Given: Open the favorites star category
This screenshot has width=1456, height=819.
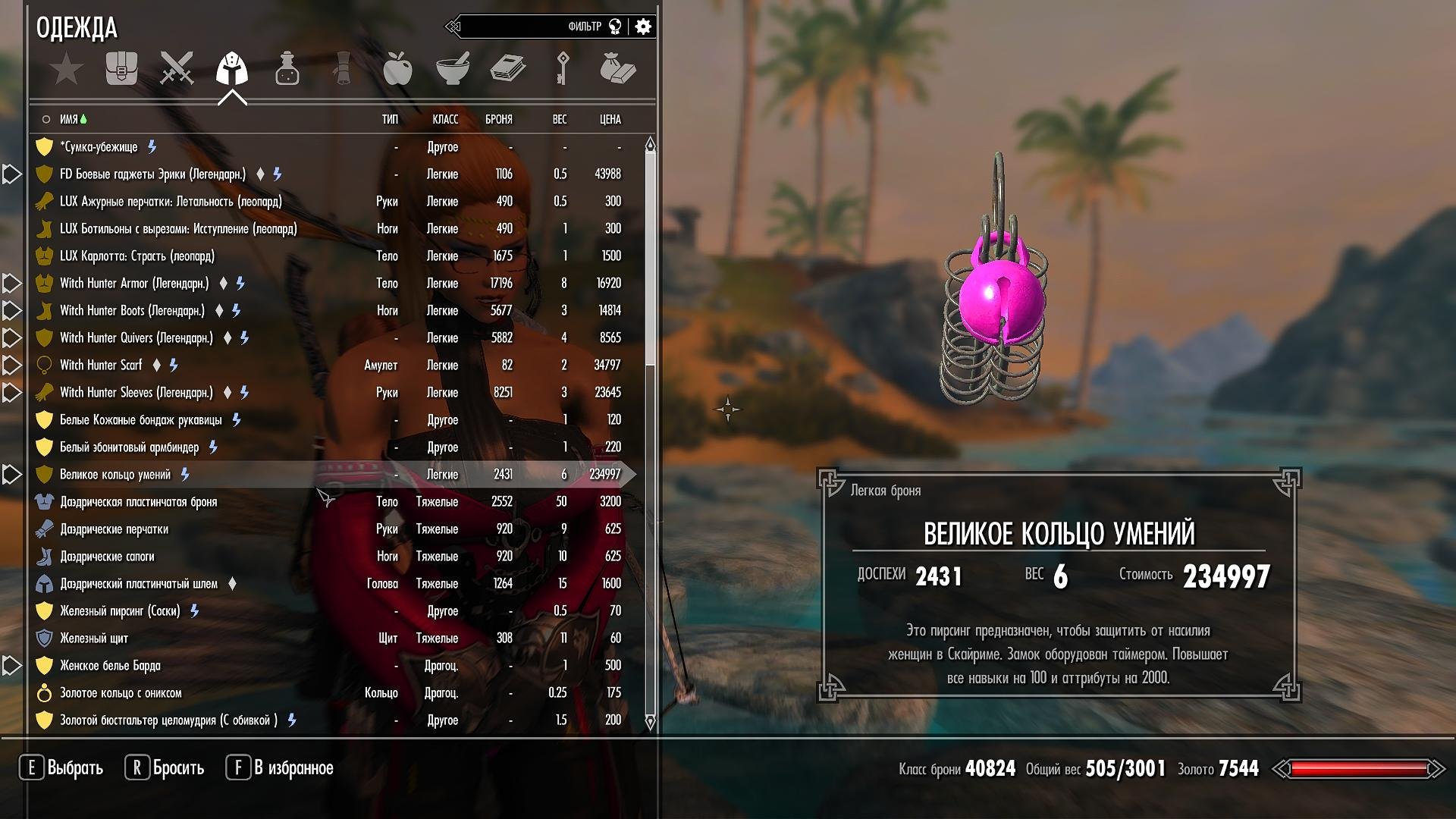Looking at the screenshot, I should pyautogui.click(x=67, y=69).
